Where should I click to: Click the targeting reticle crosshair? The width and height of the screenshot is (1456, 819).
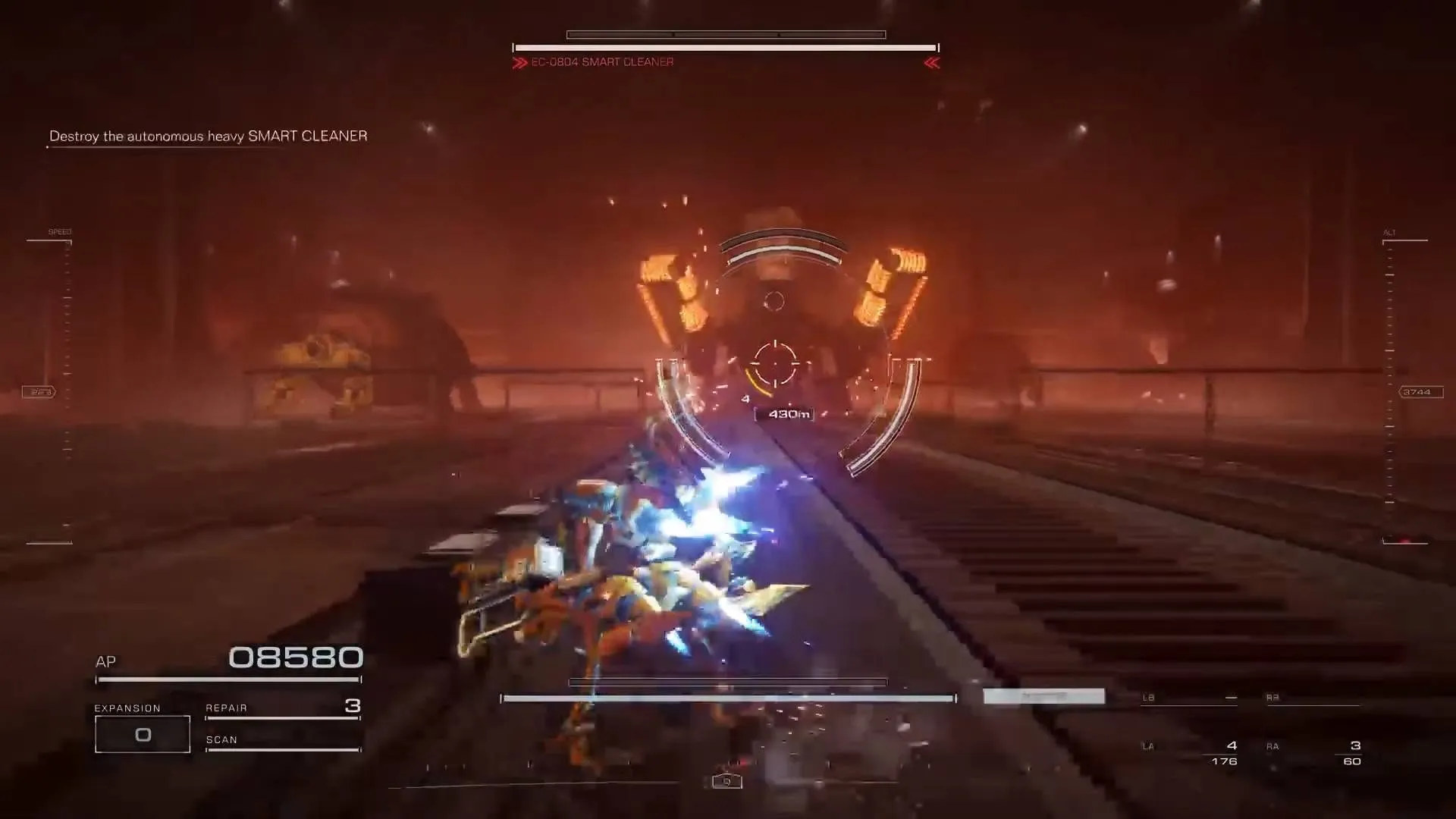(x=775, y=365)
